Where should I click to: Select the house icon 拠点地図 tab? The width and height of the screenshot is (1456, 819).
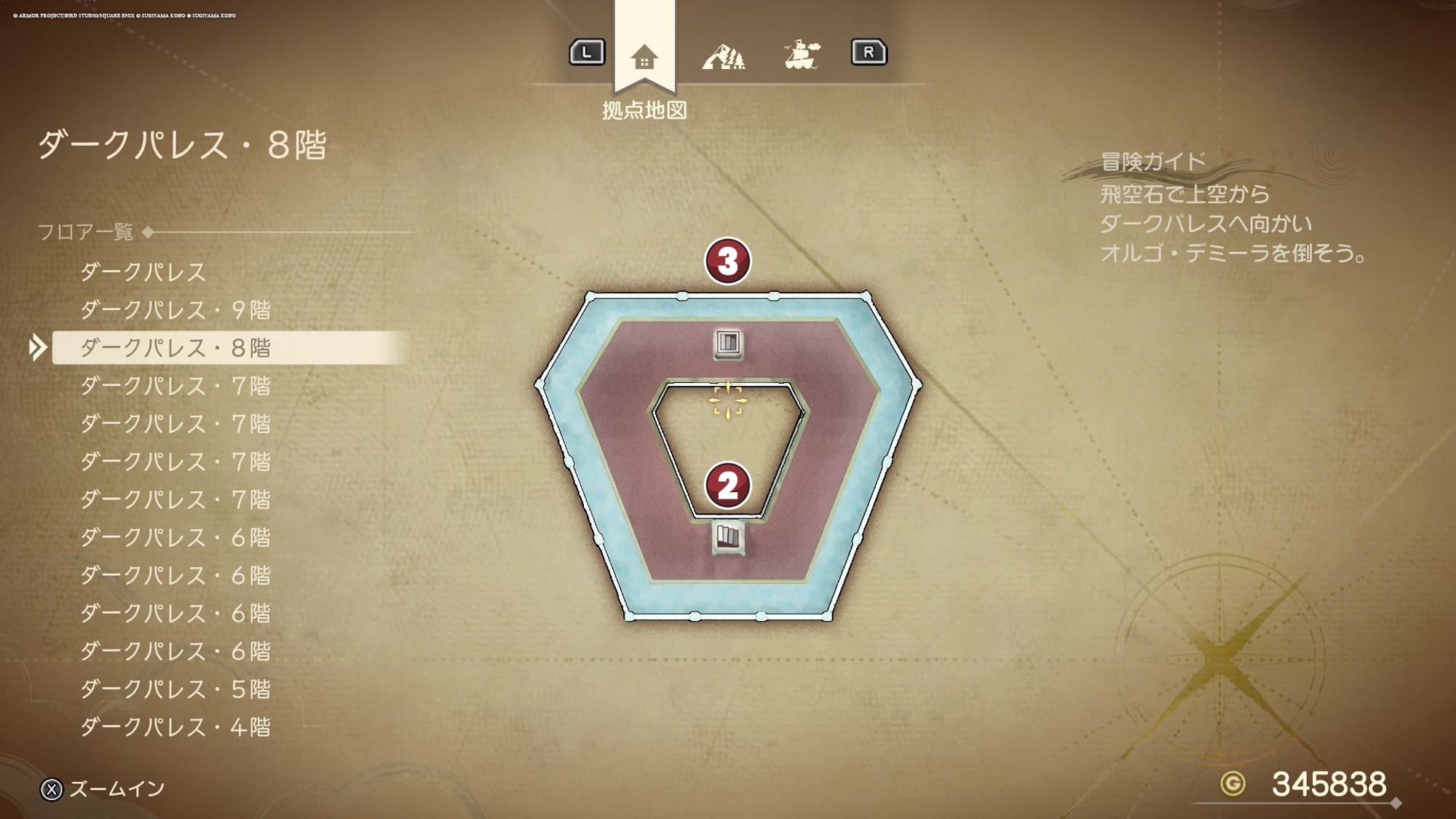[x=644, y=57]
